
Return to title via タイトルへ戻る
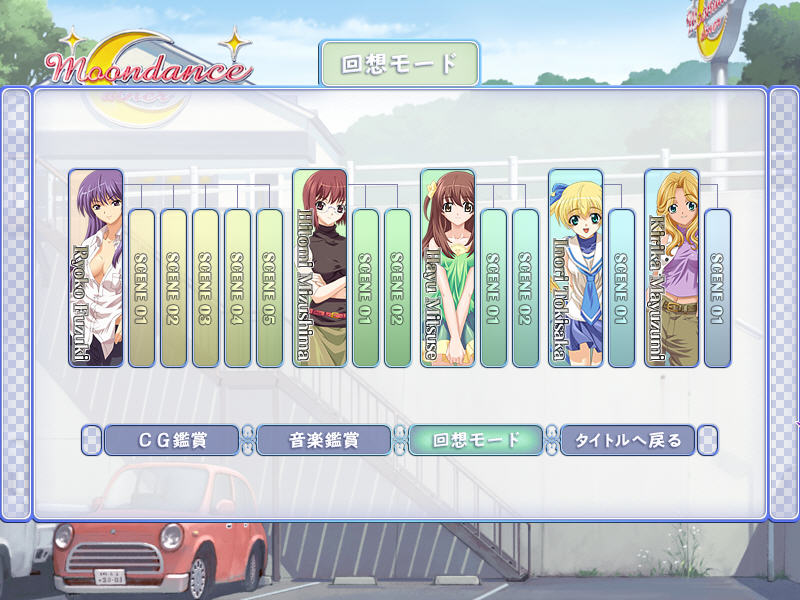(628, 440)
